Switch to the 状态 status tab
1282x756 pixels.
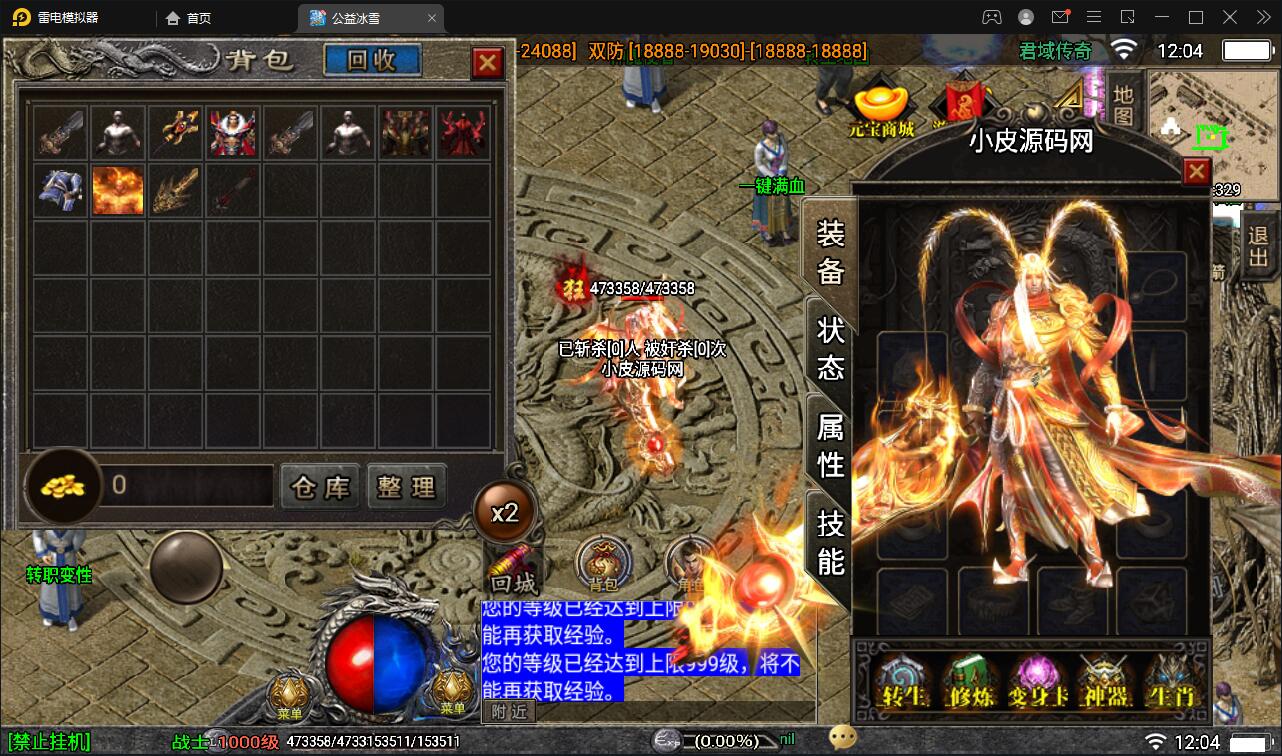point(831,348)
